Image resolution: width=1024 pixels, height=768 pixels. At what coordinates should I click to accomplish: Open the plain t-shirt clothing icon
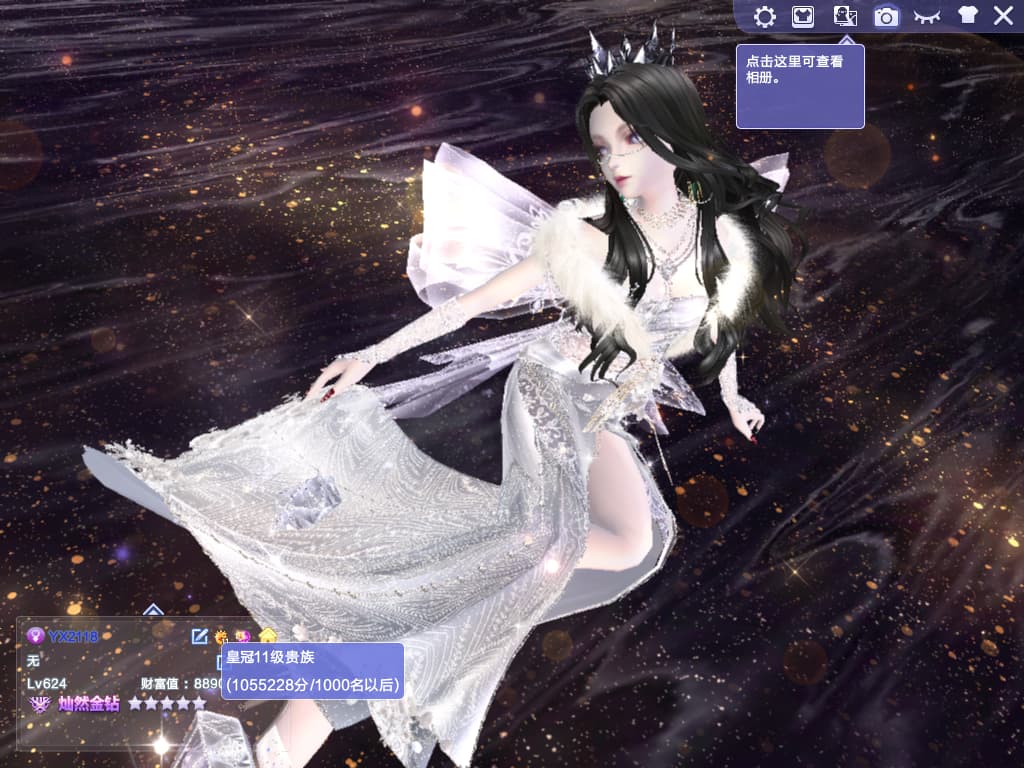coord(967,16)
